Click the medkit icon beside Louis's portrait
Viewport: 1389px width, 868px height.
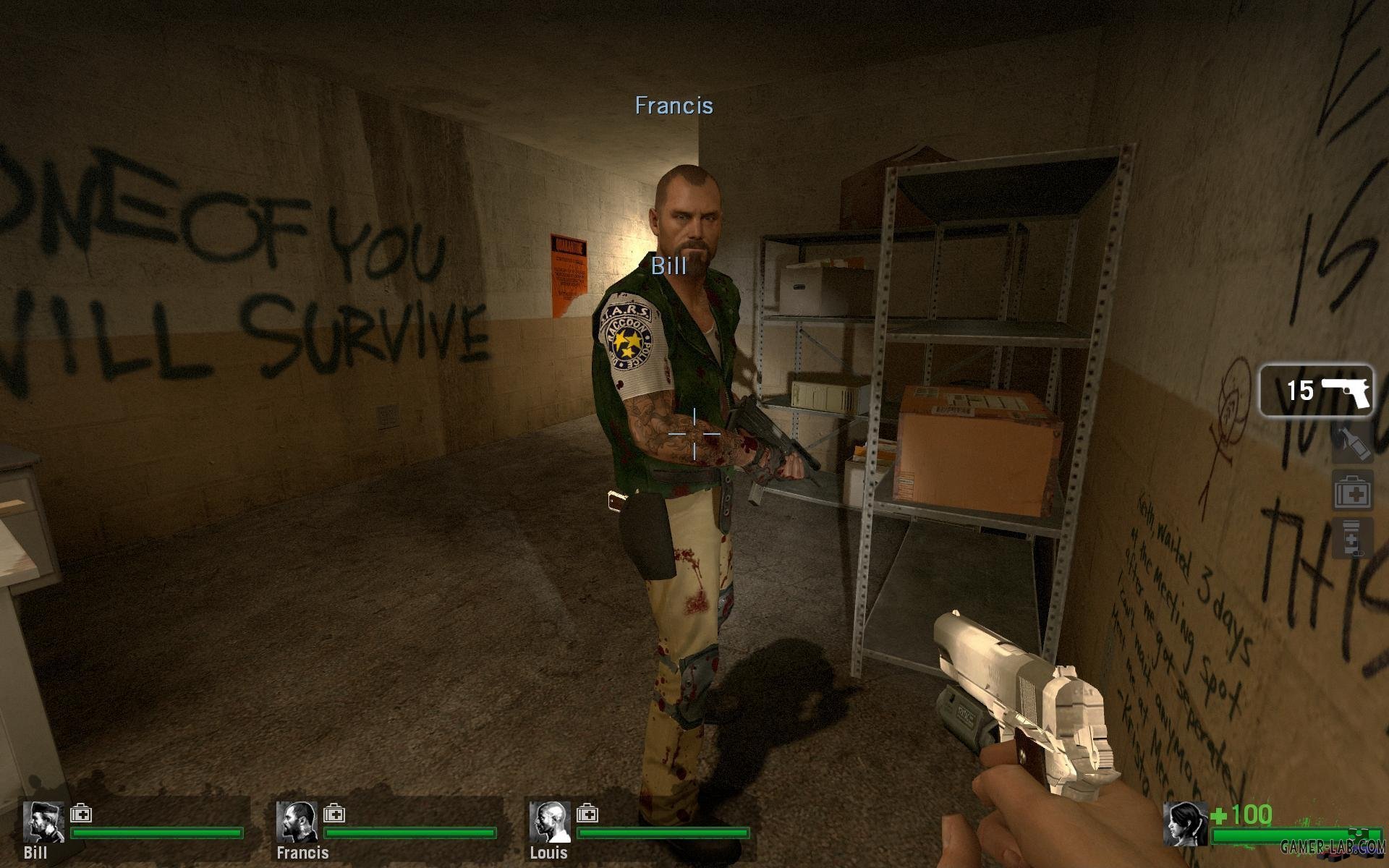(587, 814)
